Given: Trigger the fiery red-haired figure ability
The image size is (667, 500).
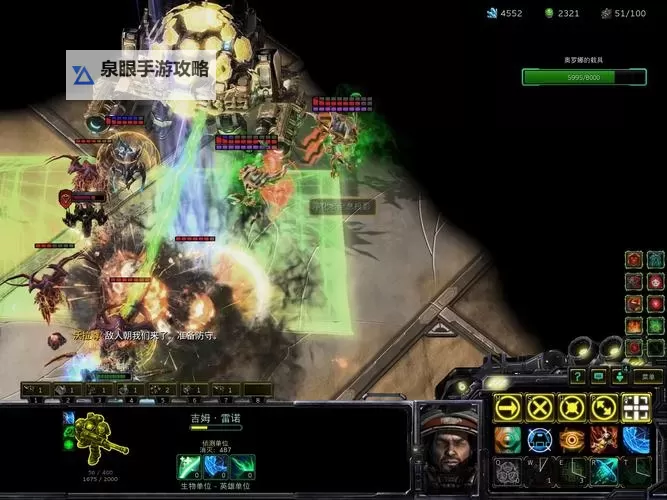Looking at the screenshot, I should (x=604, y=439).
